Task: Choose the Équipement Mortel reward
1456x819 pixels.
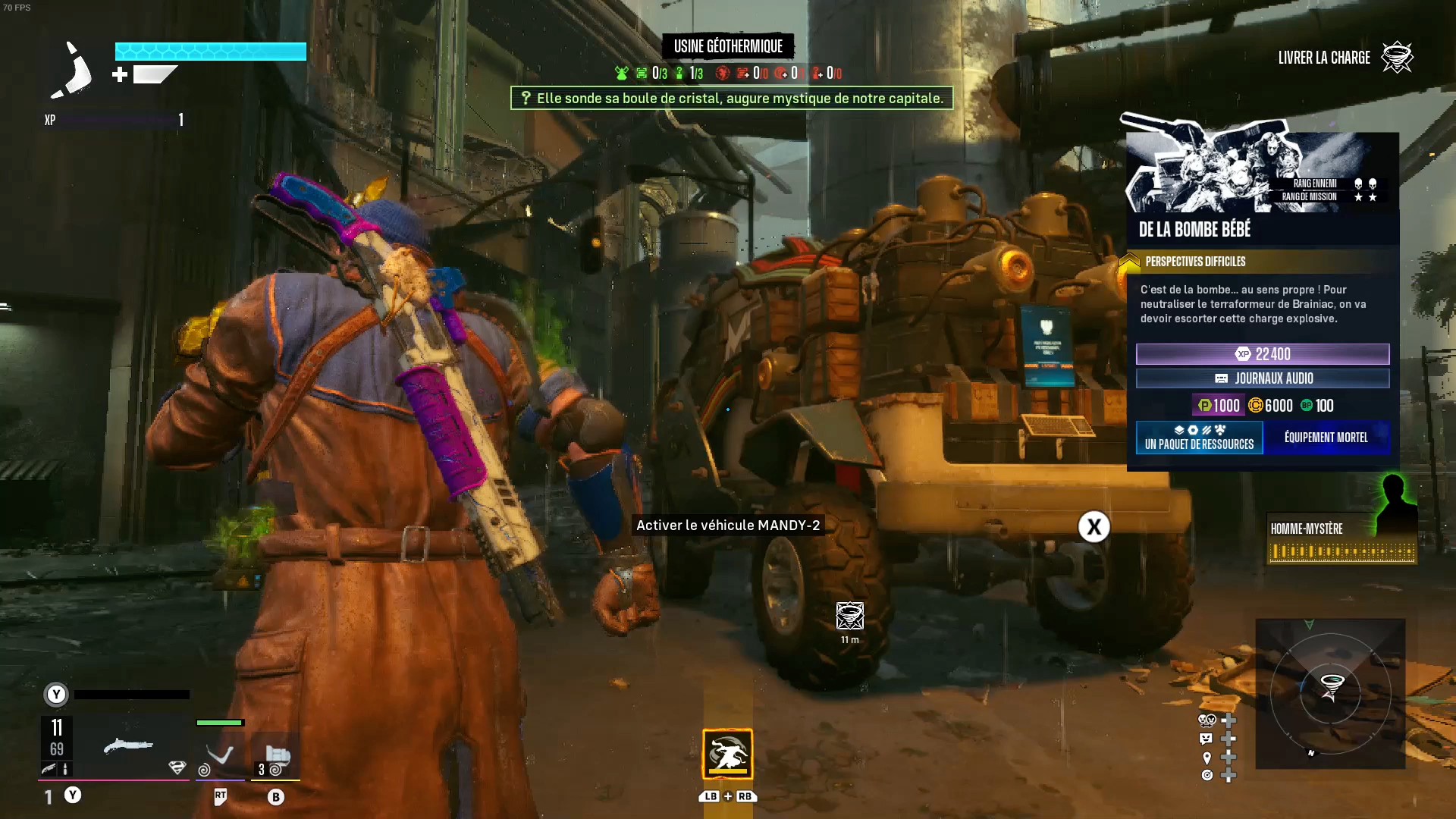Action: coord(1326,438)
